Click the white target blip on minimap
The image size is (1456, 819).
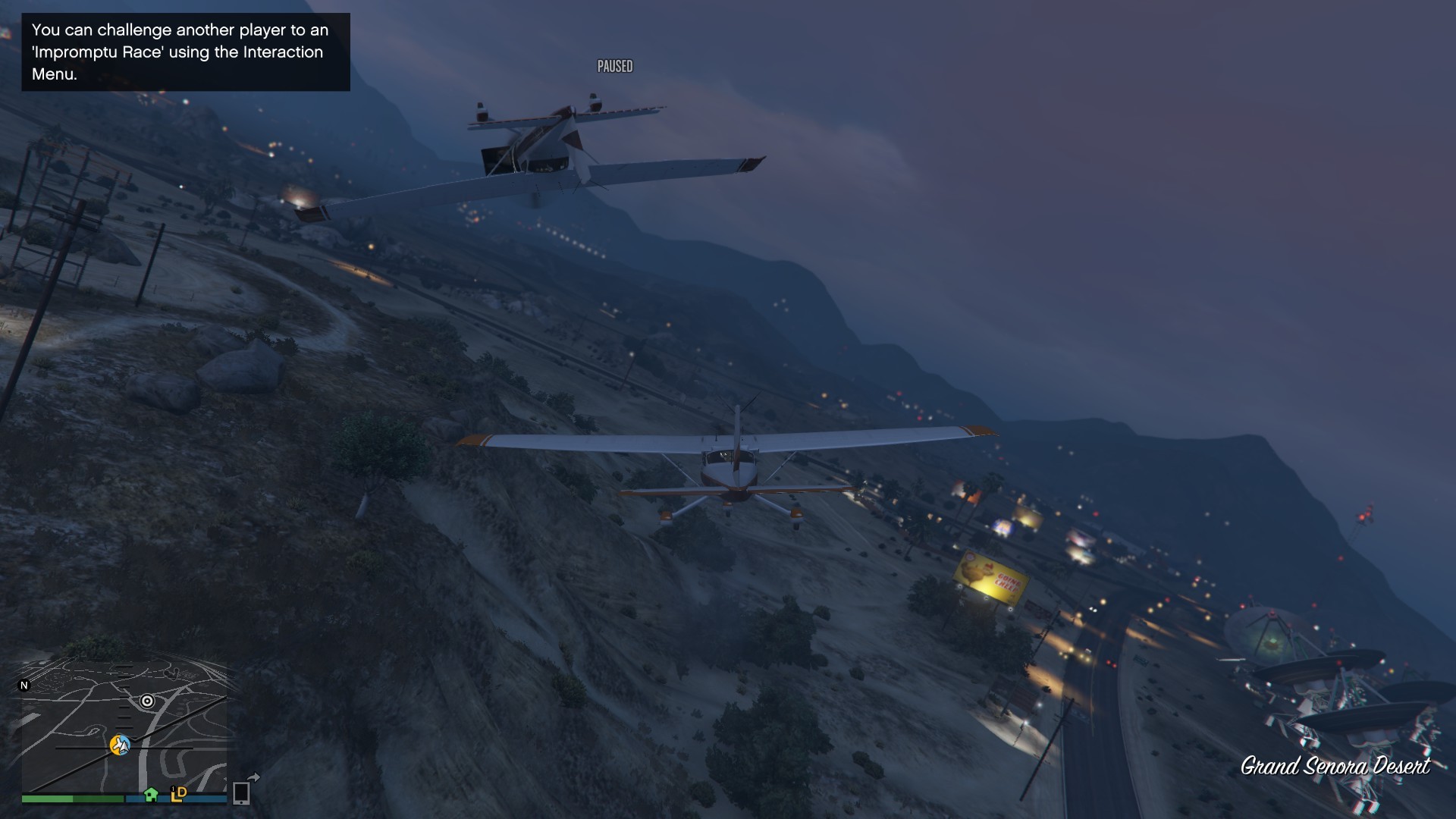pos(147,701)
